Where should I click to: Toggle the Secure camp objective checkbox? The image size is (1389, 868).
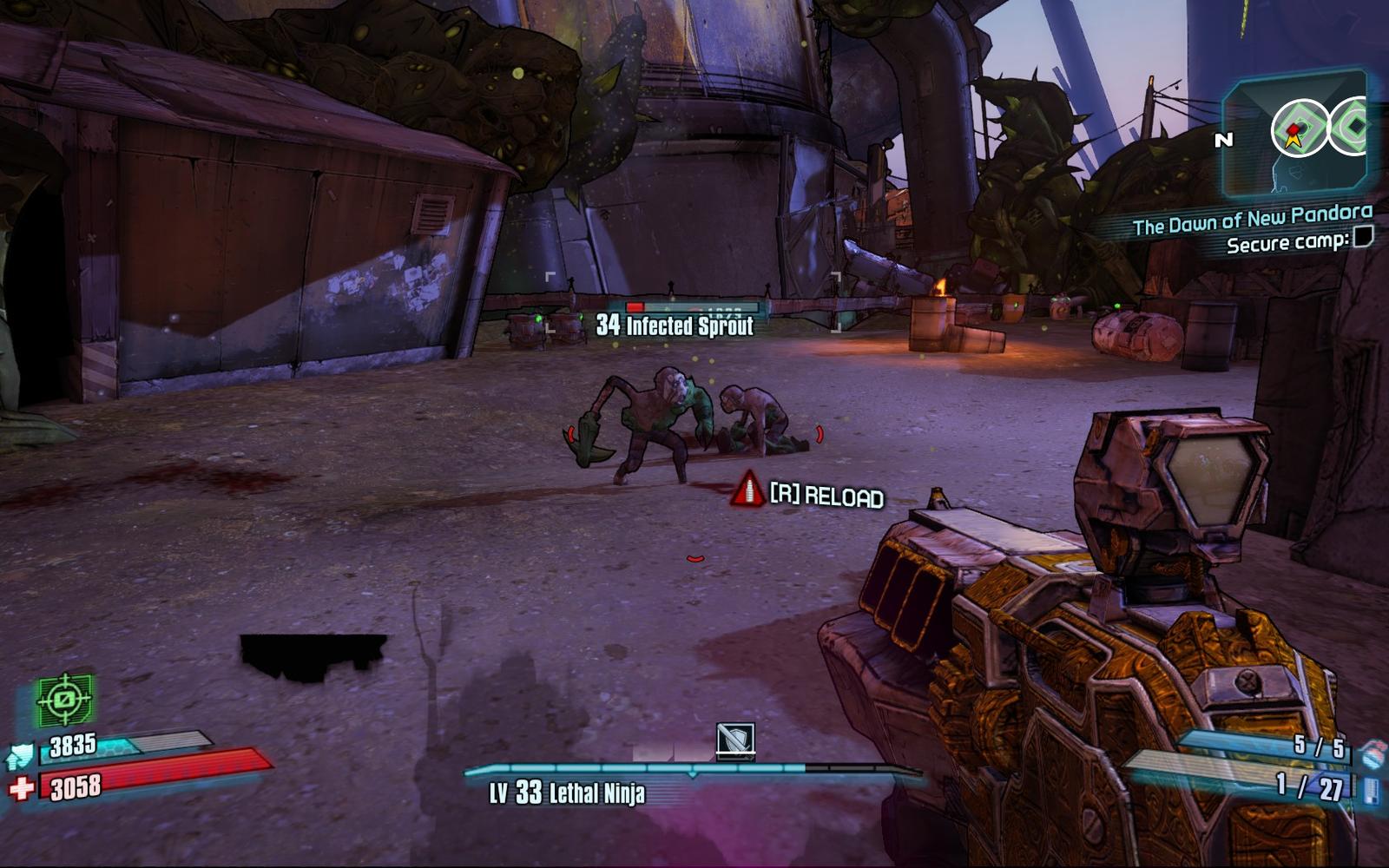[1364, 236]
